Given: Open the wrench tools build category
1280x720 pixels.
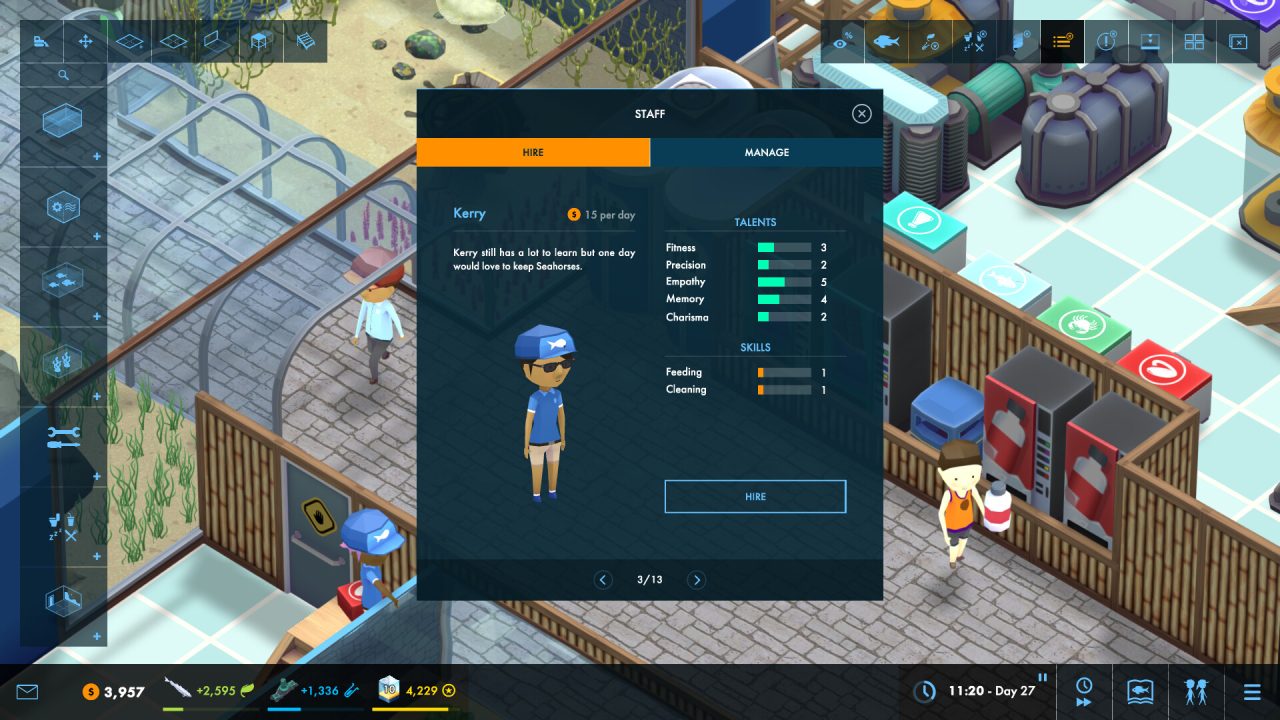Looking at the screenshot, I should point(62,438).
